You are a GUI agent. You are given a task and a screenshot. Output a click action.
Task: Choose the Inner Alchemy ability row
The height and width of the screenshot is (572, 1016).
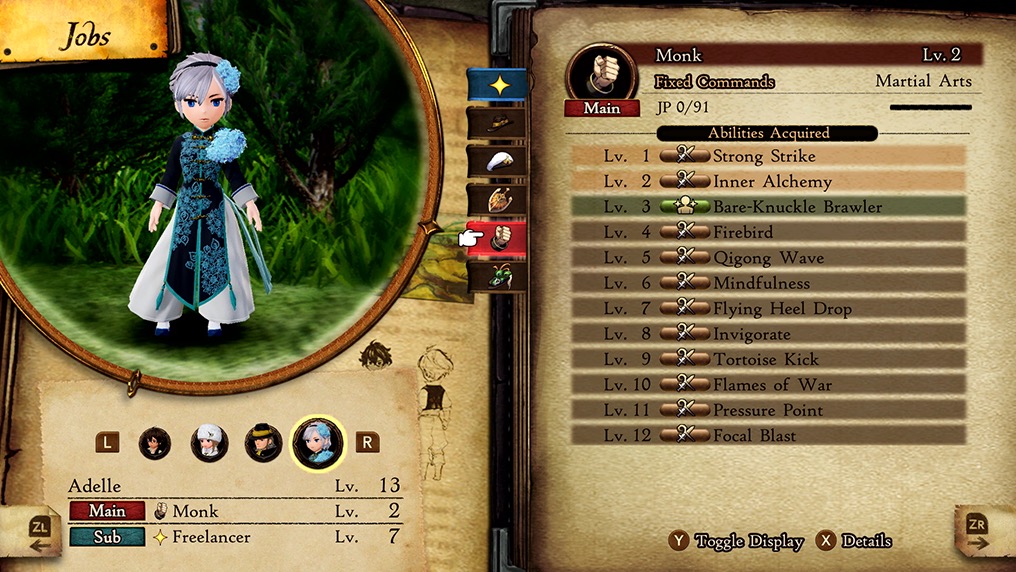coord(768,182)
